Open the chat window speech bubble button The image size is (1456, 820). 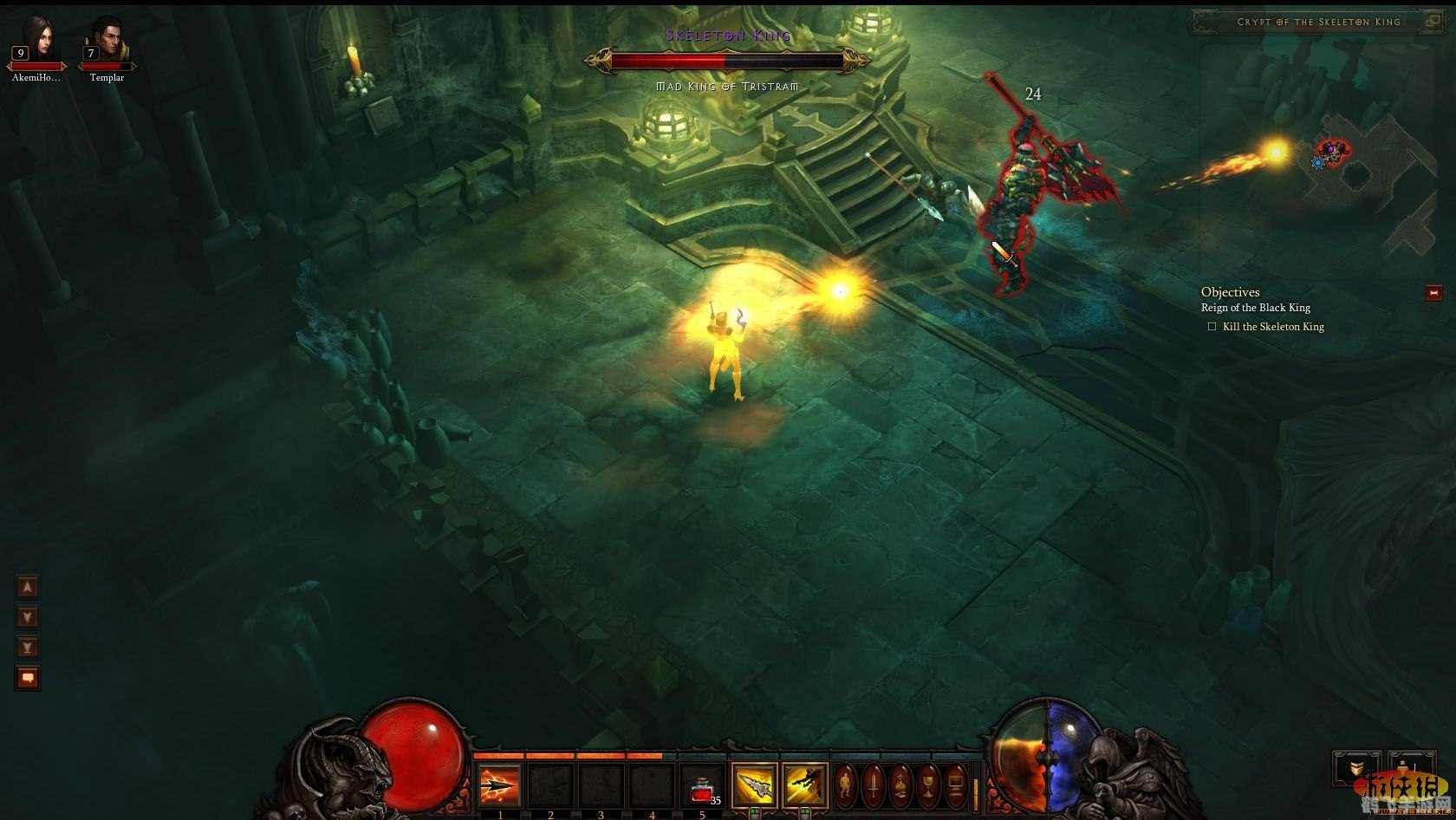[28, 678]
